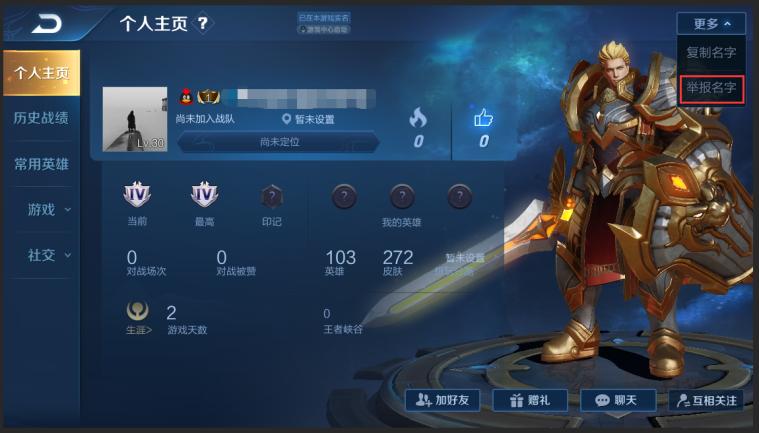Click the flame popularity icon
This screenshot has width=759, height=433.
coord(418,118)
